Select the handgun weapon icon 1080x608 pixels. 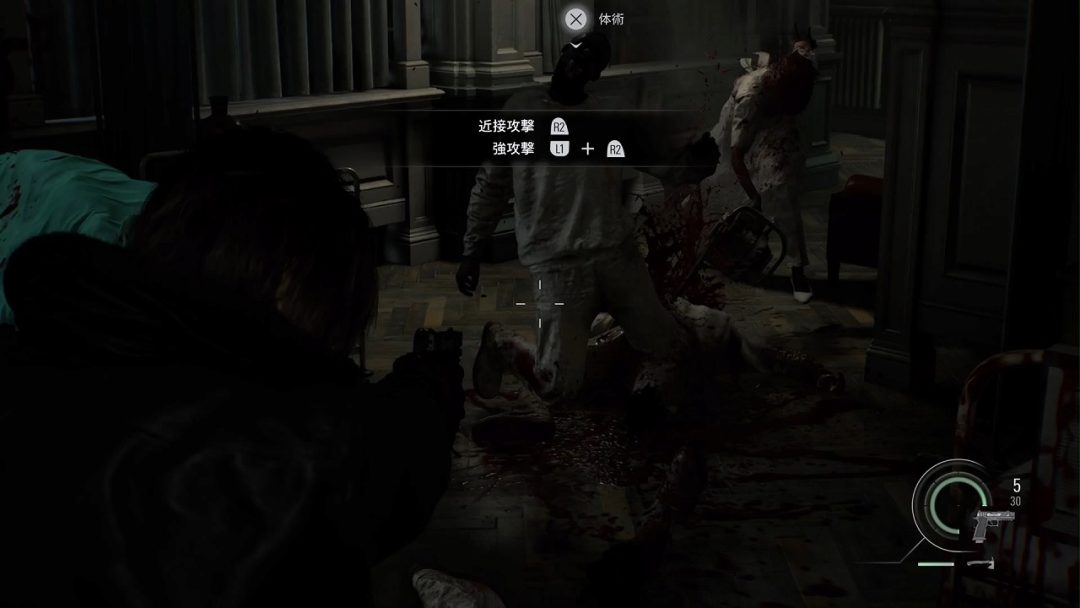(993, 523)
